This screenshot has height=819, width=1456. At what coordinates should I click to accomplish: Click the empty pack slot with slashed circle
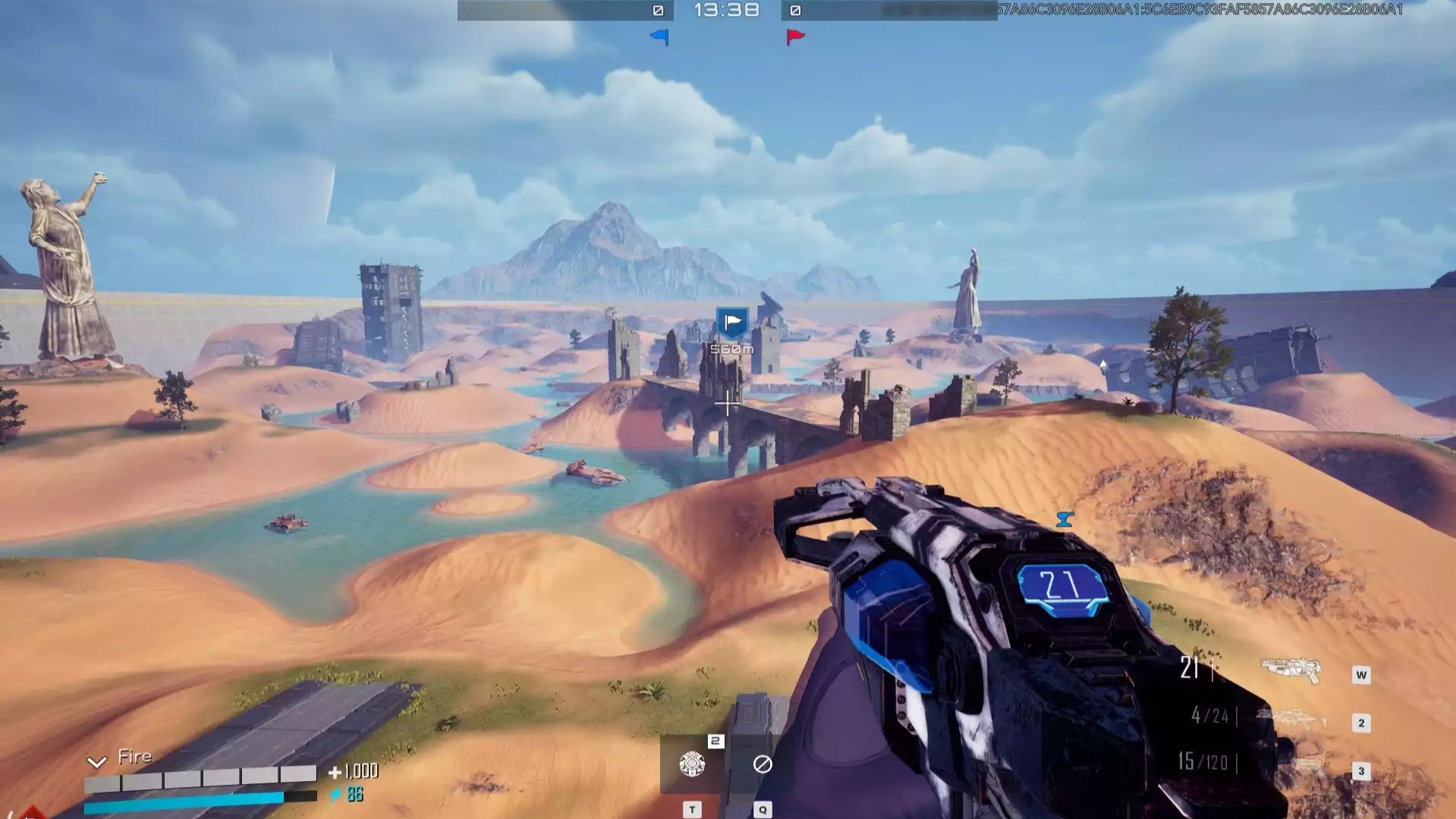pos(763,764)
